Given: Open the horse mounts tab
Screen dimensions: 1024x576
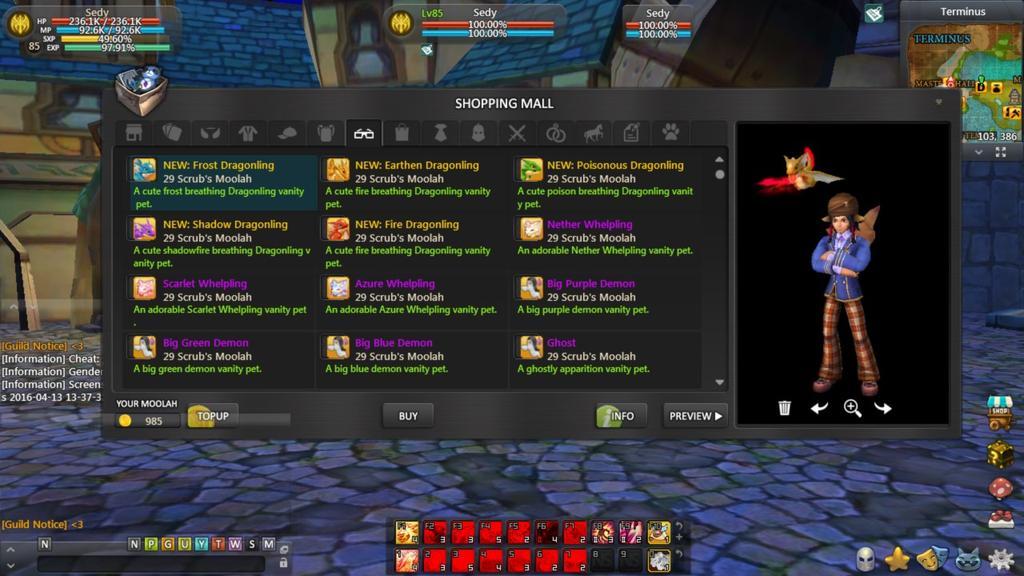Looking at the screenshot, I should pos(593,133).
